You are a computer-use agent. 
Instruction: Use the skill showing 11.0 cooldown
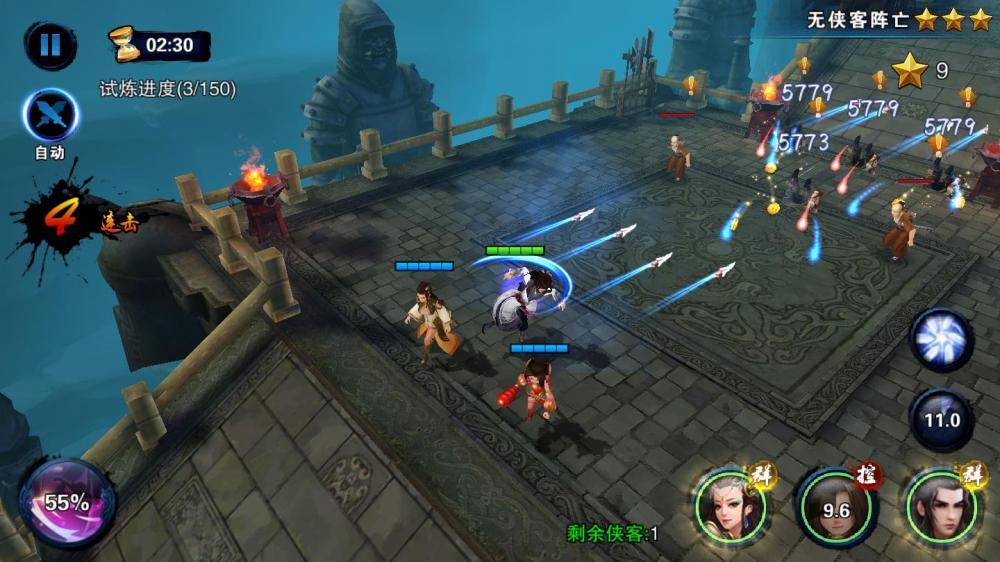(941, 420)
